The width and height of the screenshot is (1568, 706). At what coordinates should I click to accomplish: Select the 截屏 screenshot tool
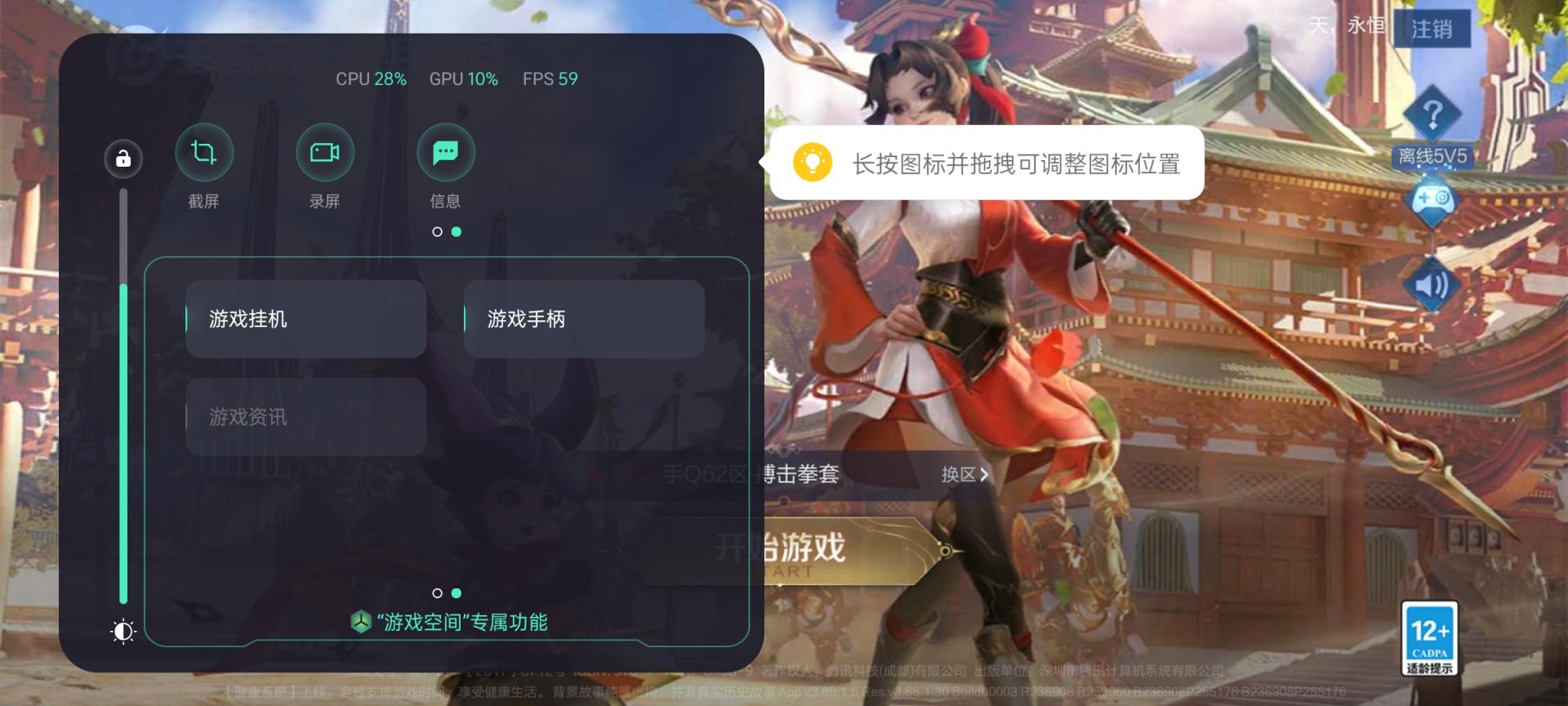[204, 152]
